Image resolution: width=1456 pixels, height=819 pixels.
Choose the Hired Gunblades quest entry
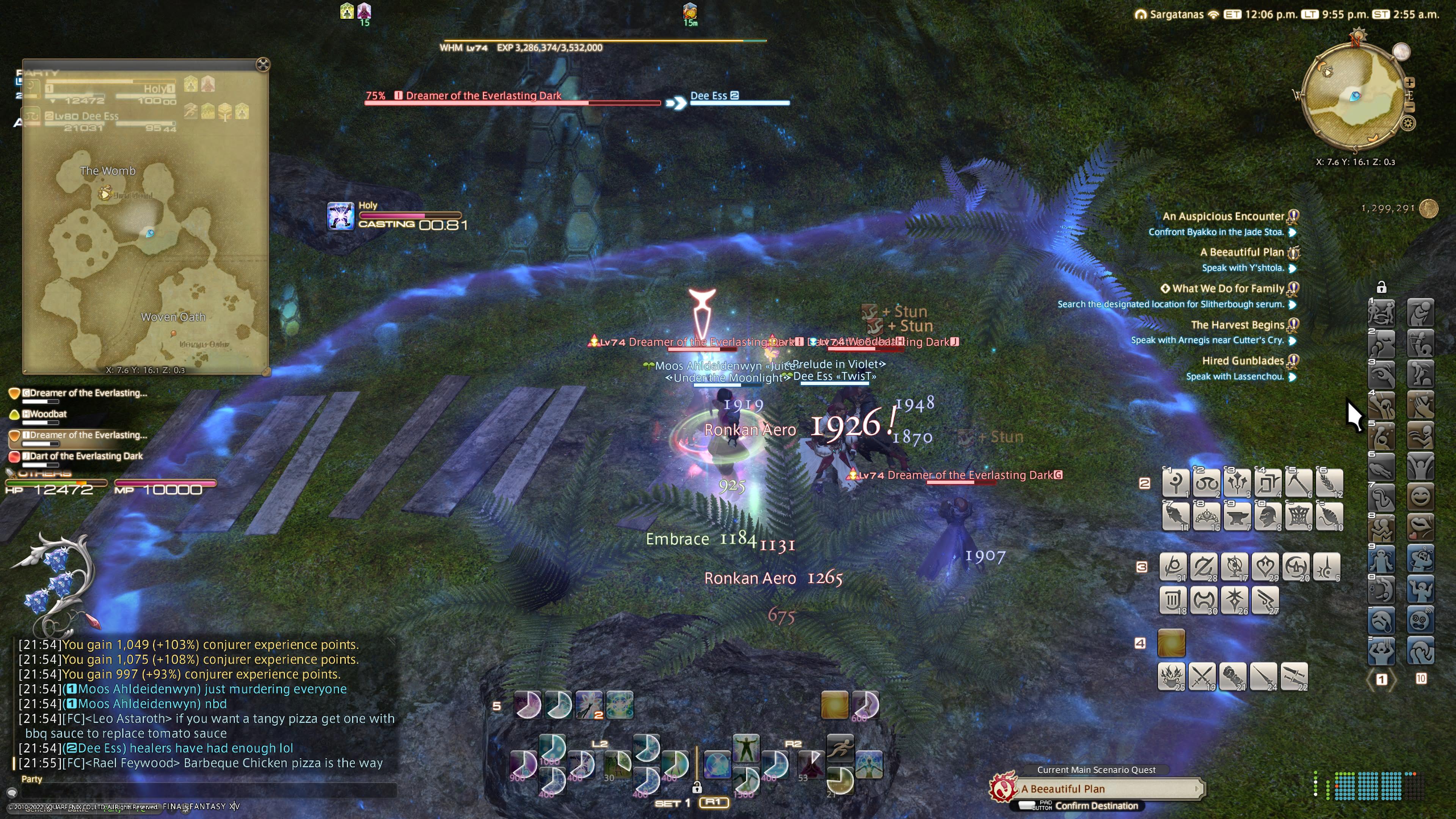pyautogui.click(x=1243, y=361)
